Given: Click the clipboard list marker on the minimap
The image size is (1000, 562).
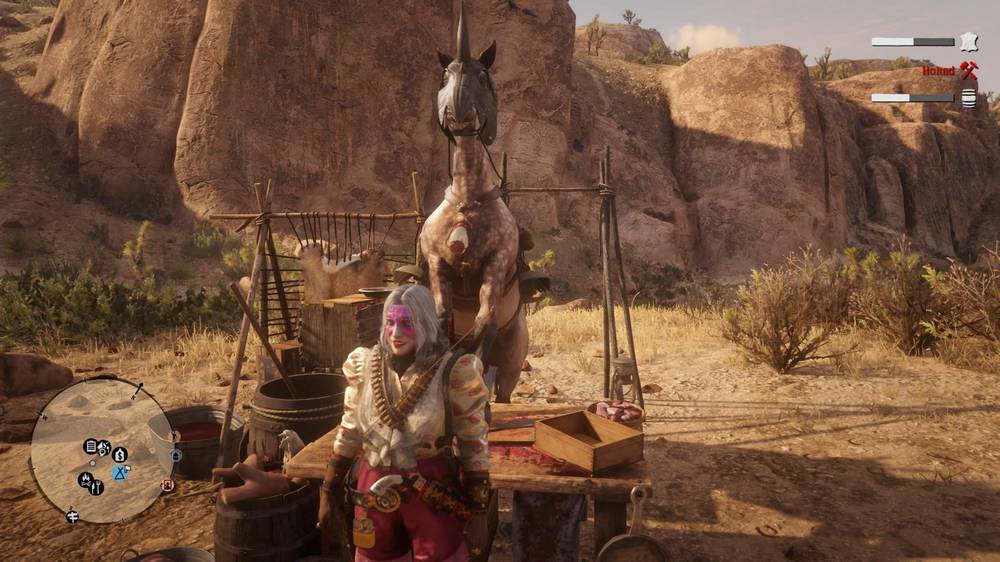Looking at the screenshot, I should pyautogui.click(x=91, y=446).
